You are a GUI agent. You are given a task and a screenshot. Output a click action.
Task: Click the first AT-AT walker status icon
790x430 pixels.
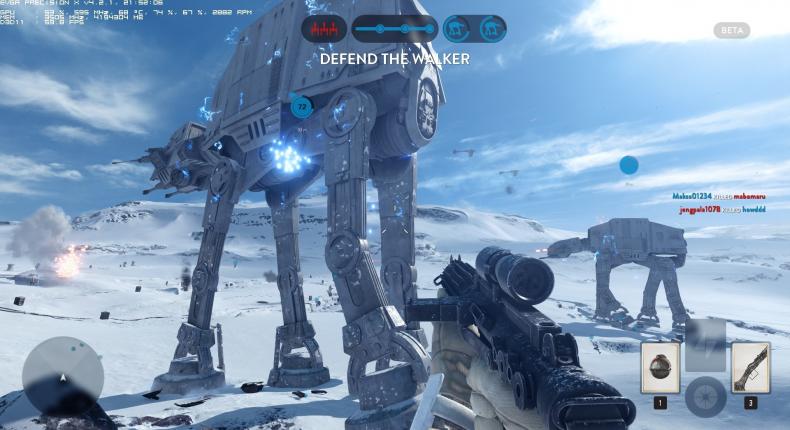pos(458,29)
